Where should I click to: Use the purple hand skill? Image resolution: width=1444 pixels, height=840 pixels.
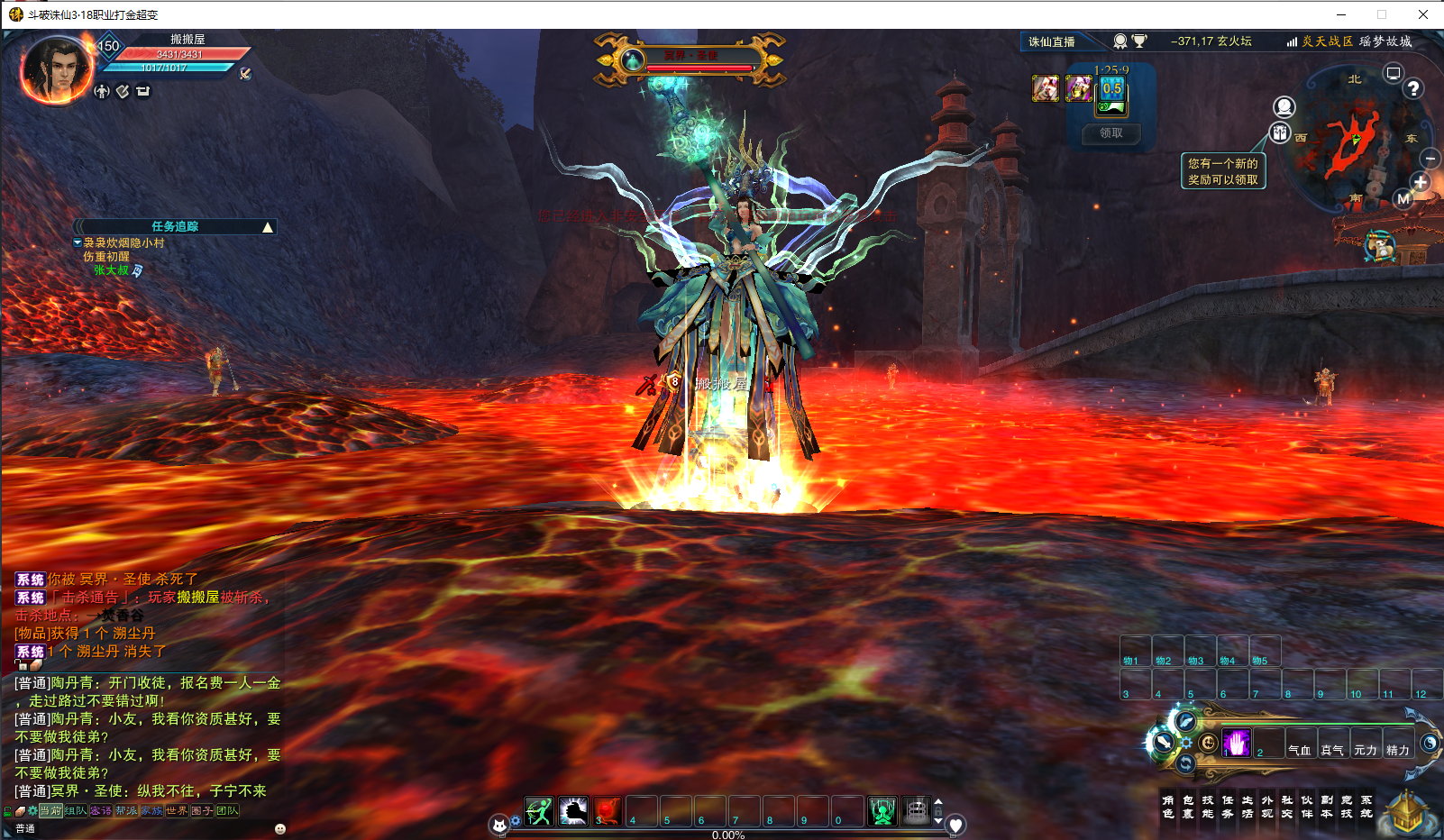pyautogui.click(x=1237, y=744)
